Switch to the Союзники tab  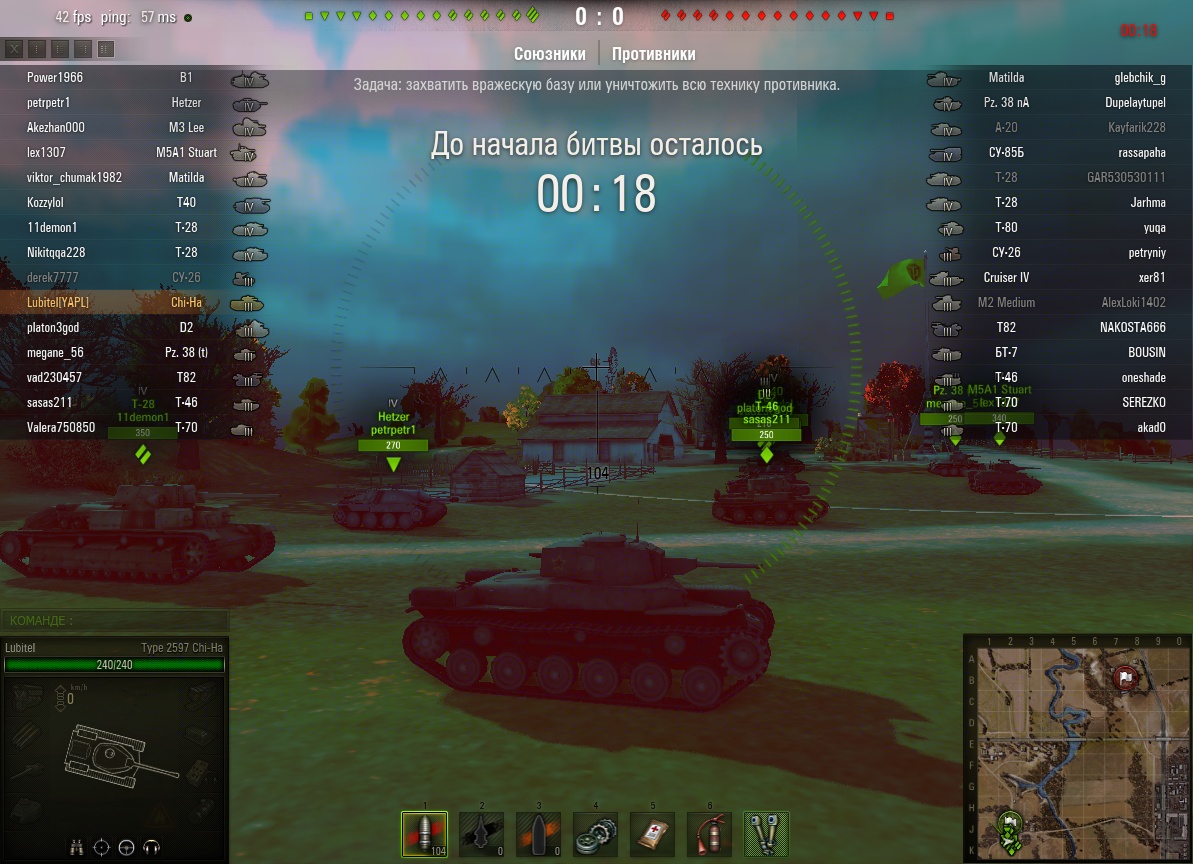click(550, 54)
